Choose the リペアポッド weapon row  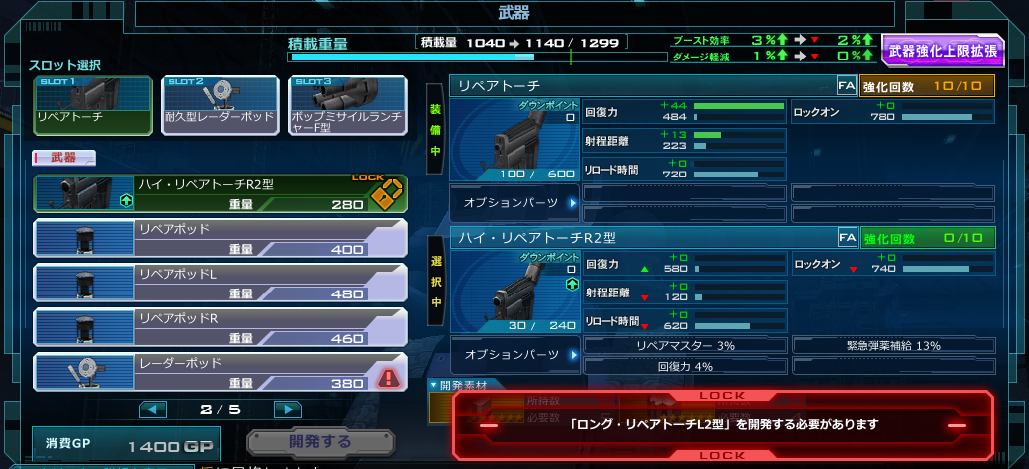220,238
